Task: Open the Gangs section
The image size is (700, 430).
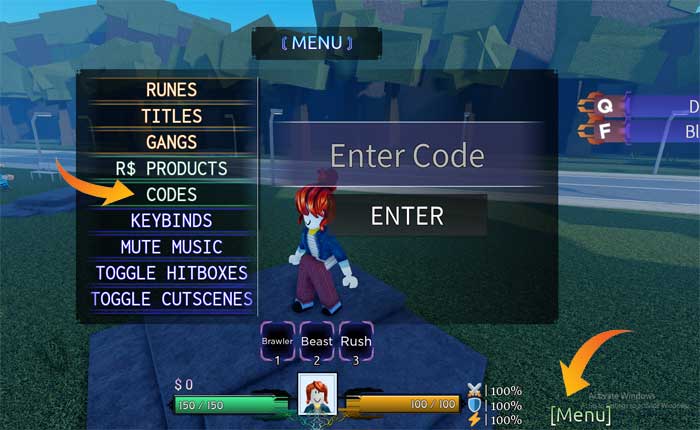Action: coord(171,142)
